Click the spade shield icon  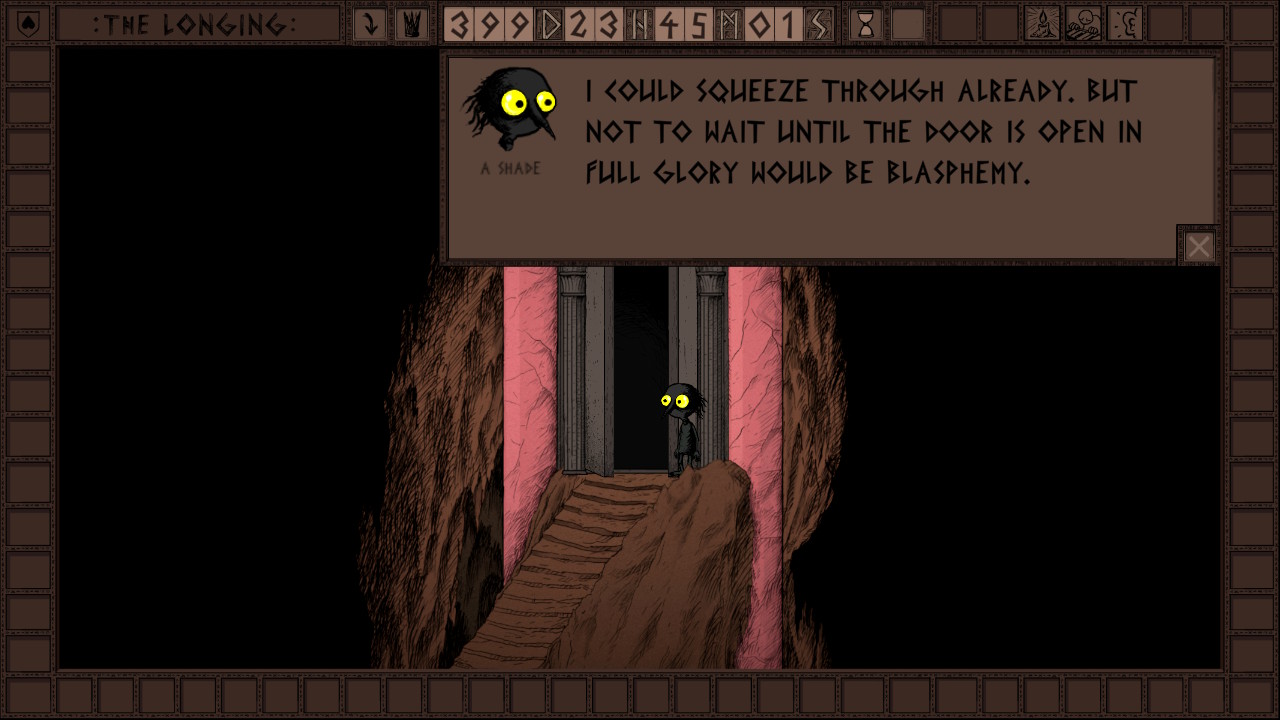tap(29, 24)
